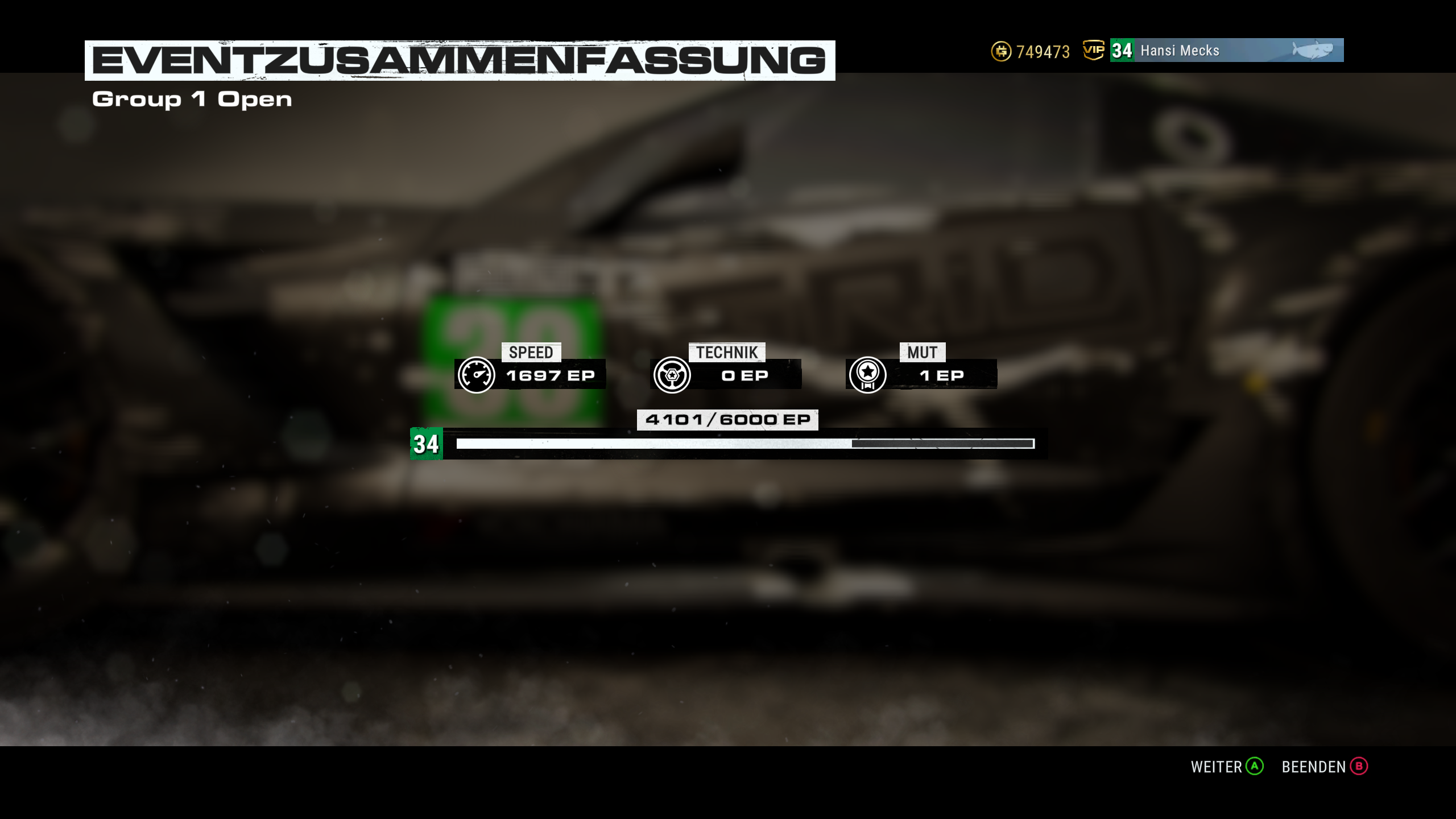Click the Mut medal icon
The height and width of the screenshot is (819, 1456).
pos(867,374)
